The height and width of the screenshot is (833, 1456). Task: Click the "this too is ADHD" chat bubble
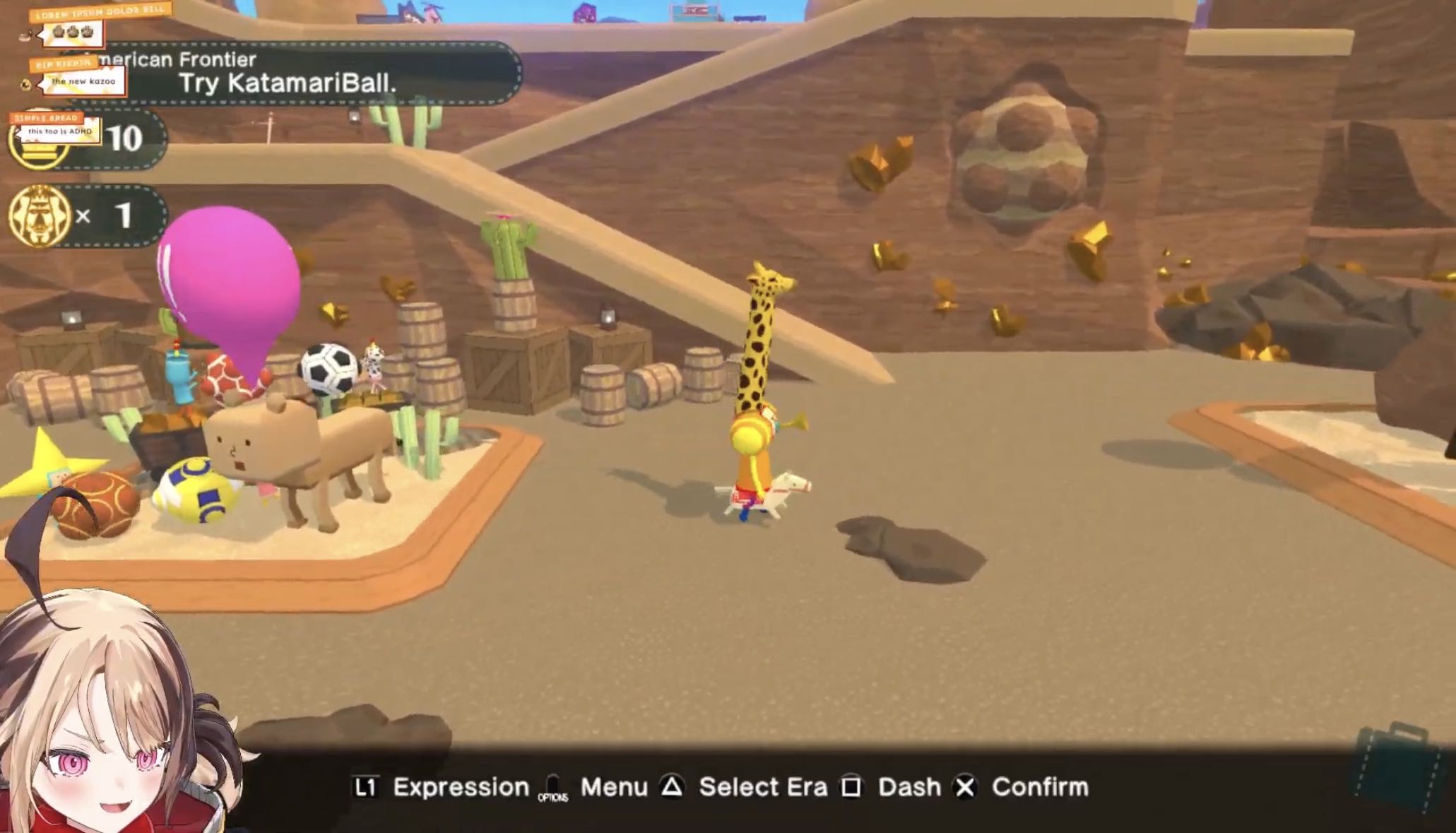60,131
